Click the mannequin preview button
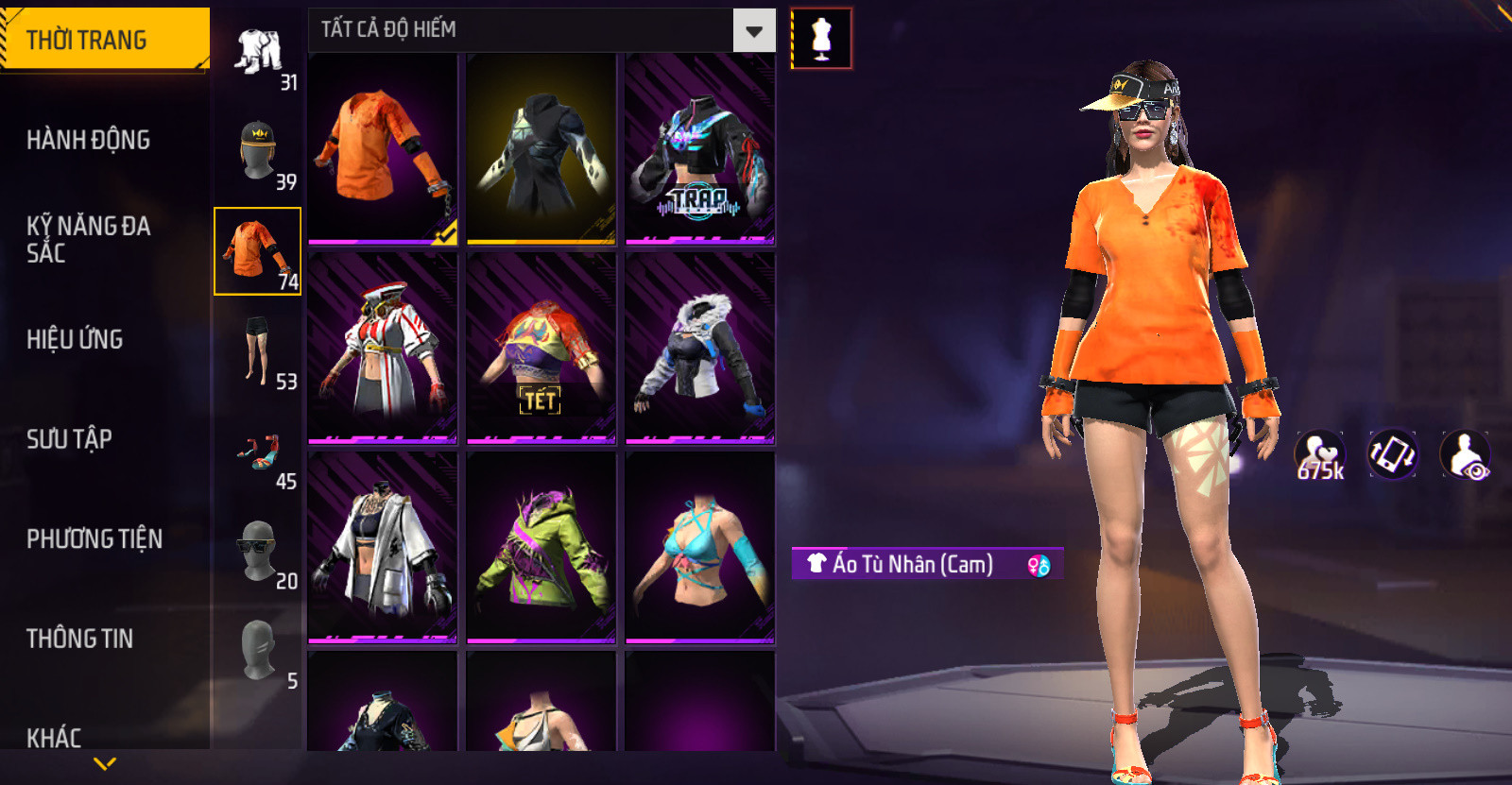Viewport: 1512px width, 785px height. (821, 39)
